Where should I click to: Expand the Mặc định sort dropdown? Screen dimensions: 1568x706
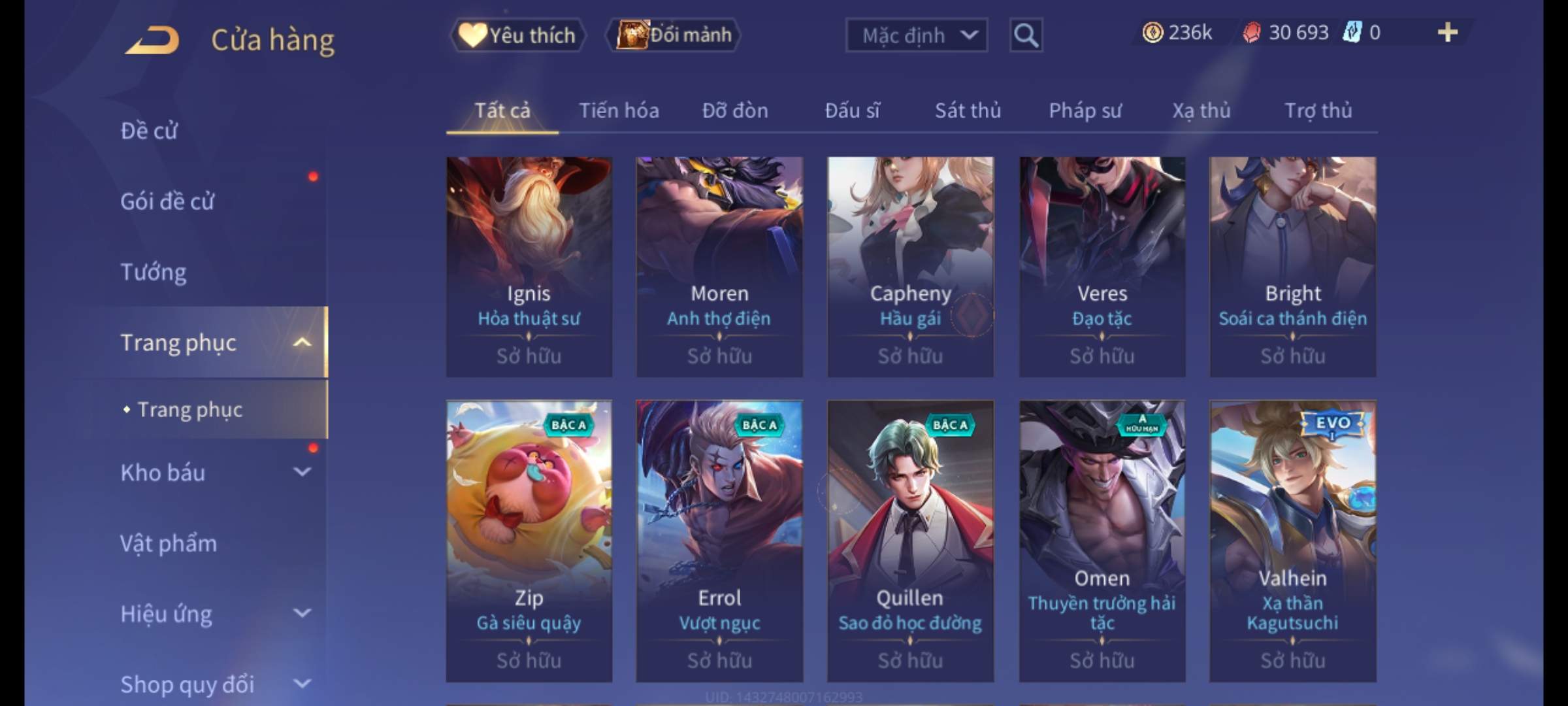pos(916,35)
